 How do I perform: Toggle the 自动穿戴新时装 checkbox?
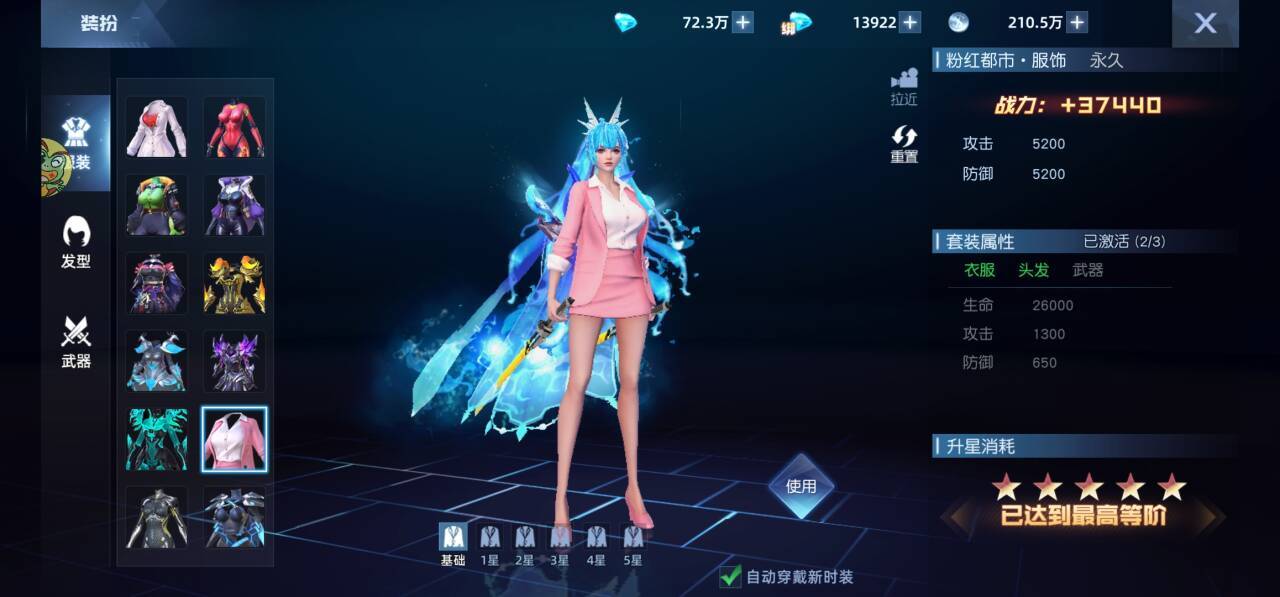[731, 576]
